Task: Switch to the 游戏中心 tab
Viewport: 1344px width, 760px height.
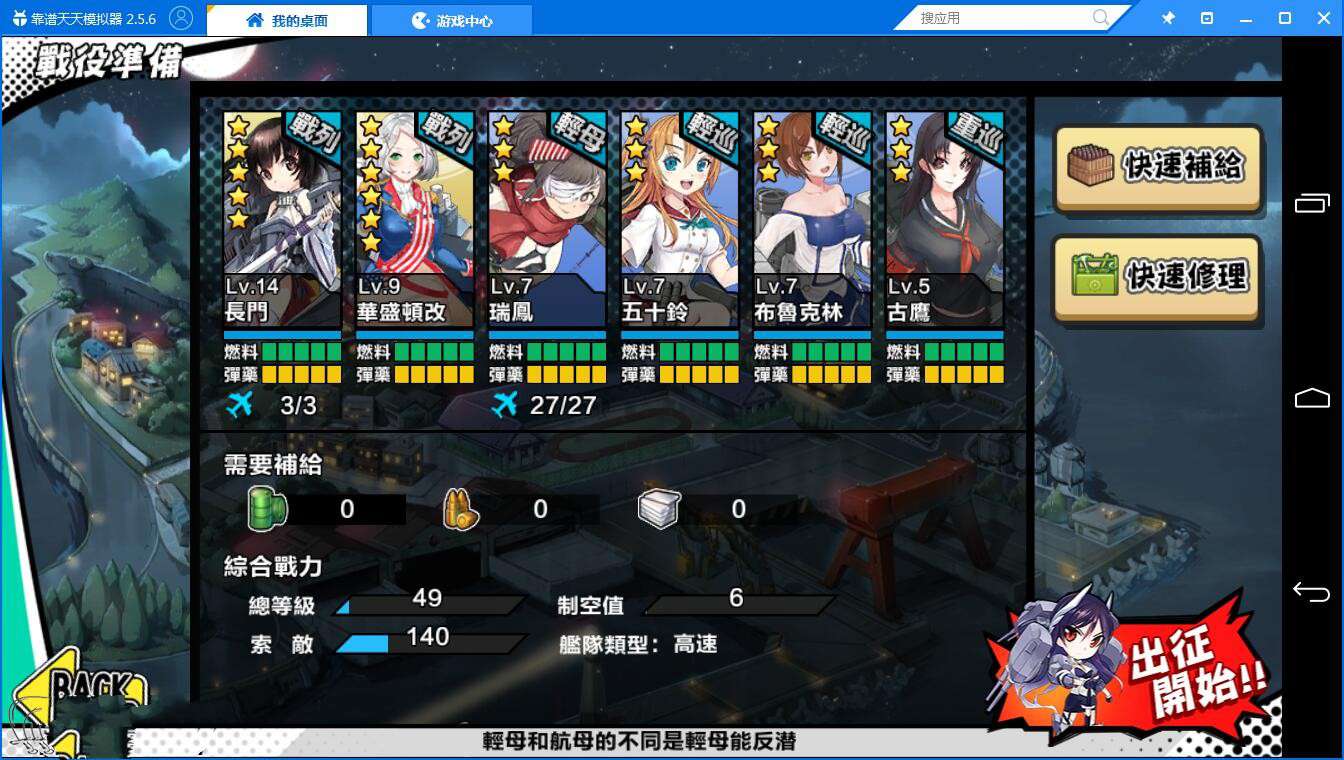Action: [x=452, y=18]
